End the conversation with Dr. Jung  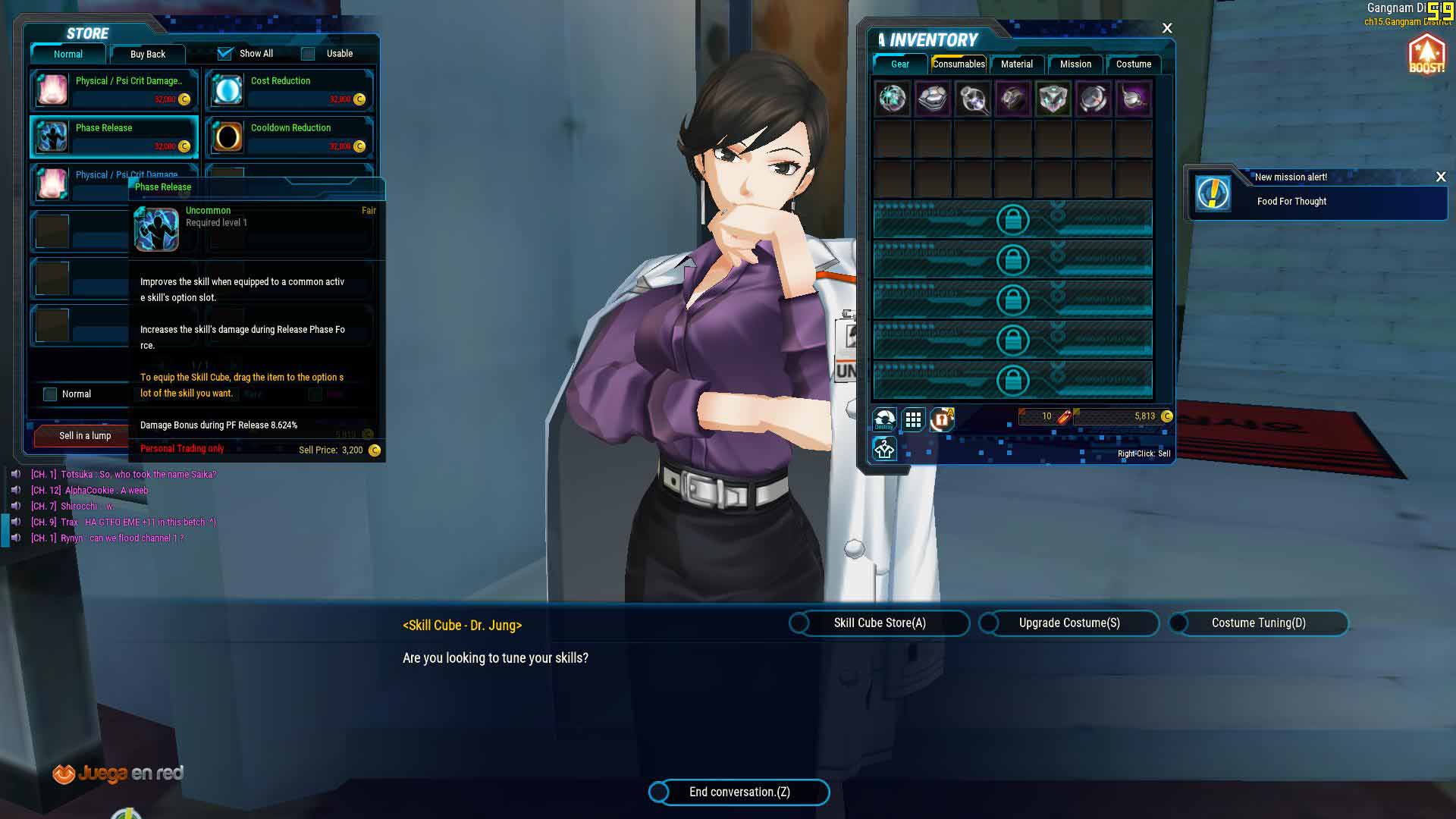pyautogui.click(x=739, y=792)
